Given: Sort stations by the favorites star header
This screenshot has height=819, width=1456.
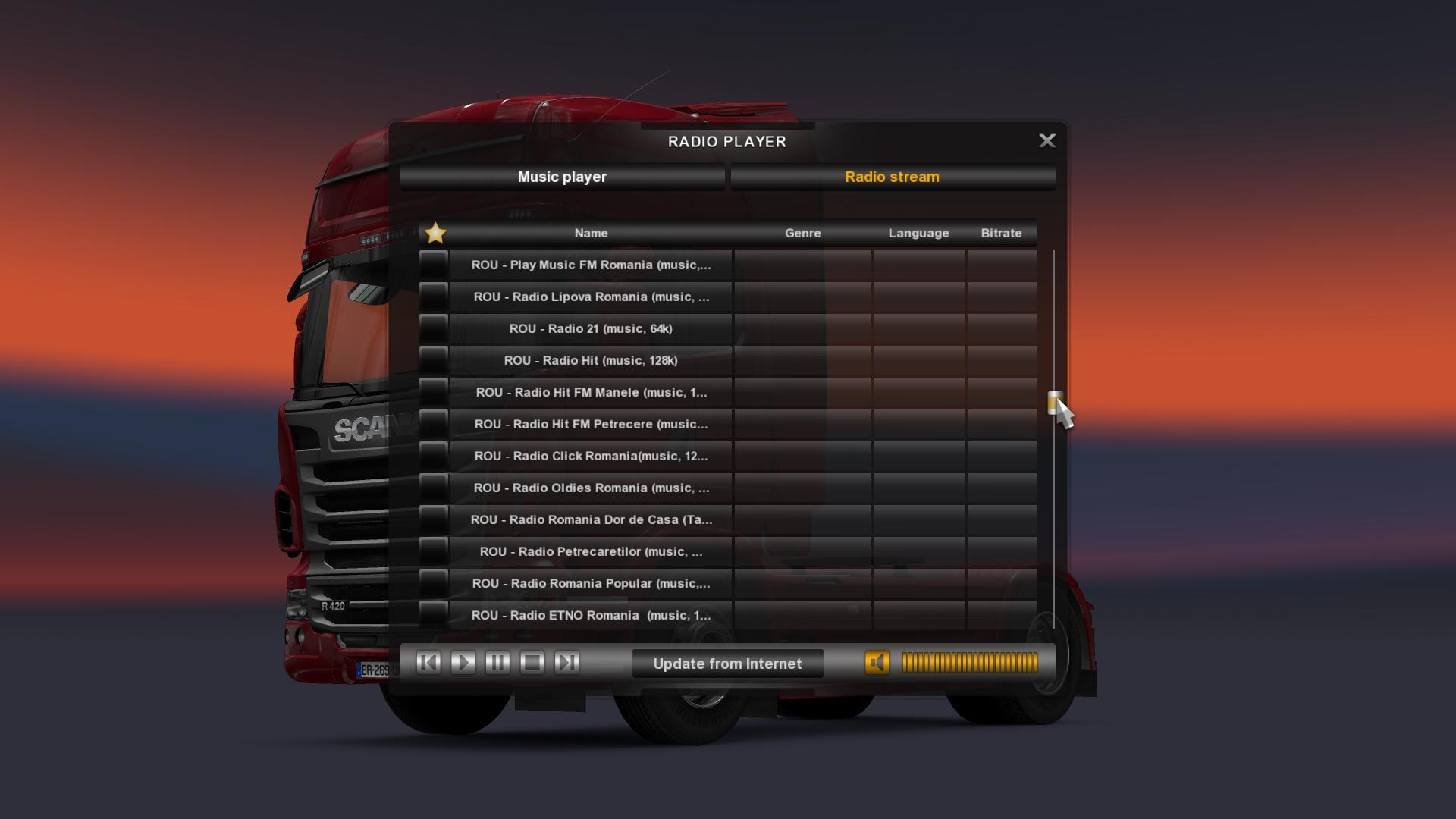Looking at the screenshot, I should [x=435, y=233].
